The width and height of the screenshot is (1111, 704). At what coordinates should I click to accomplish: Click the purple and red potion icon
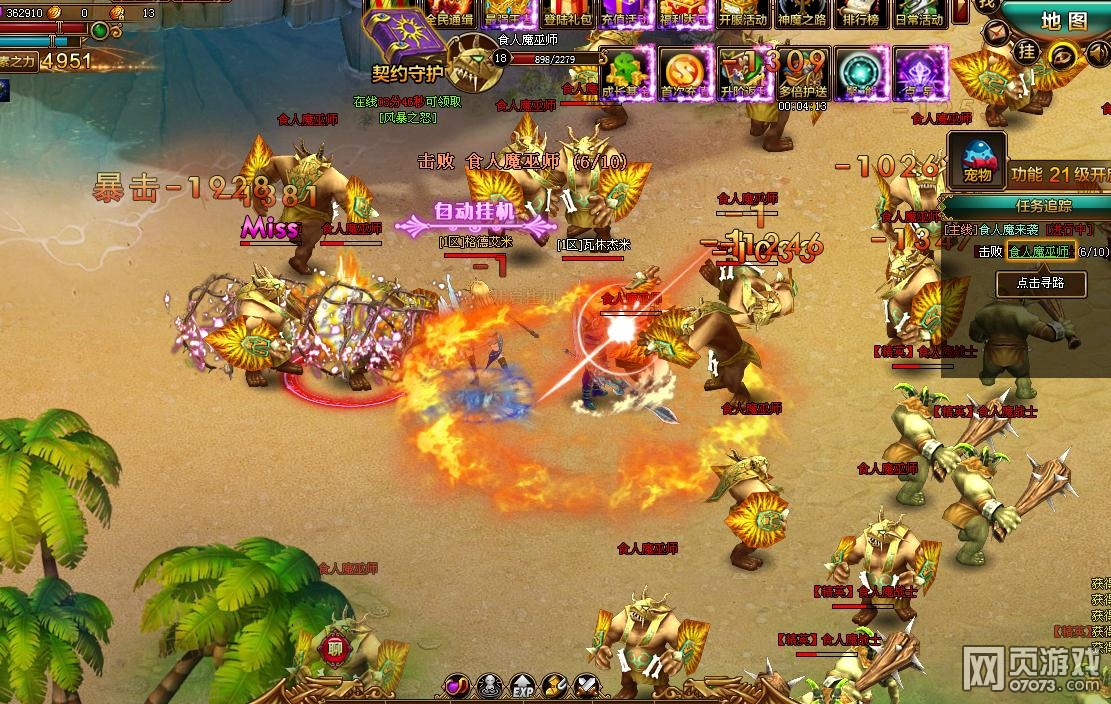[458, 687]
